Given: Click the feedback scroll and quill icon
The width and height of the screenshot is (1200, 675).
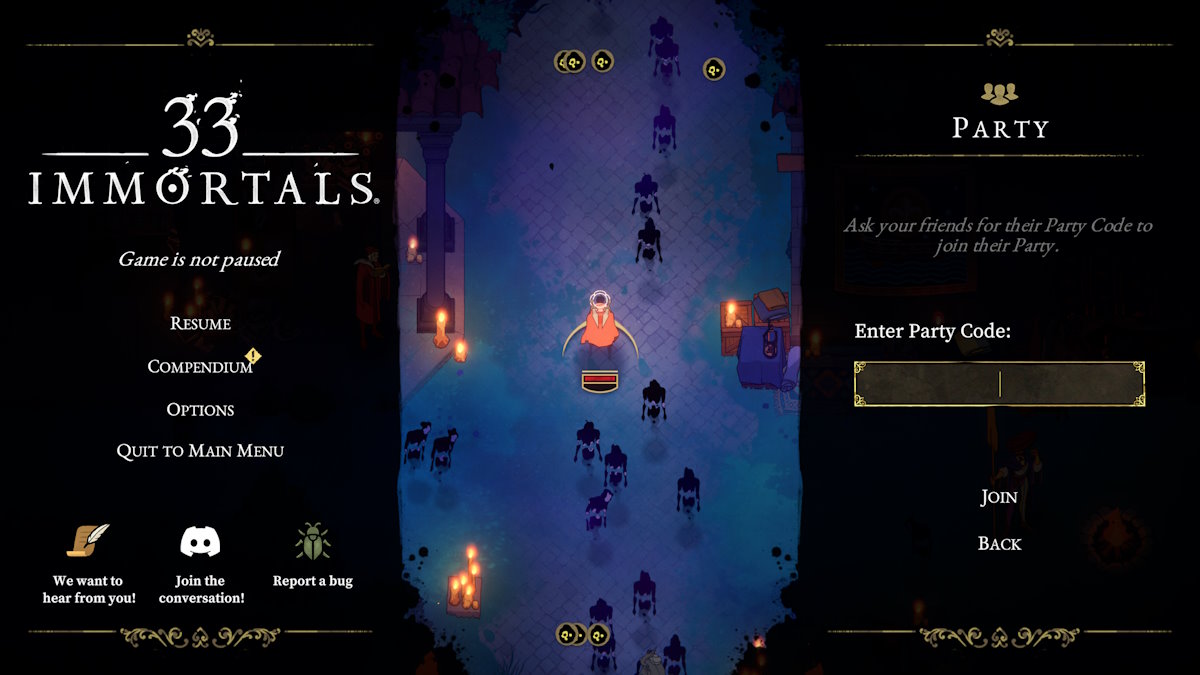Looking at the screenshot, I should pyautogui.click(x=88, y=541).
